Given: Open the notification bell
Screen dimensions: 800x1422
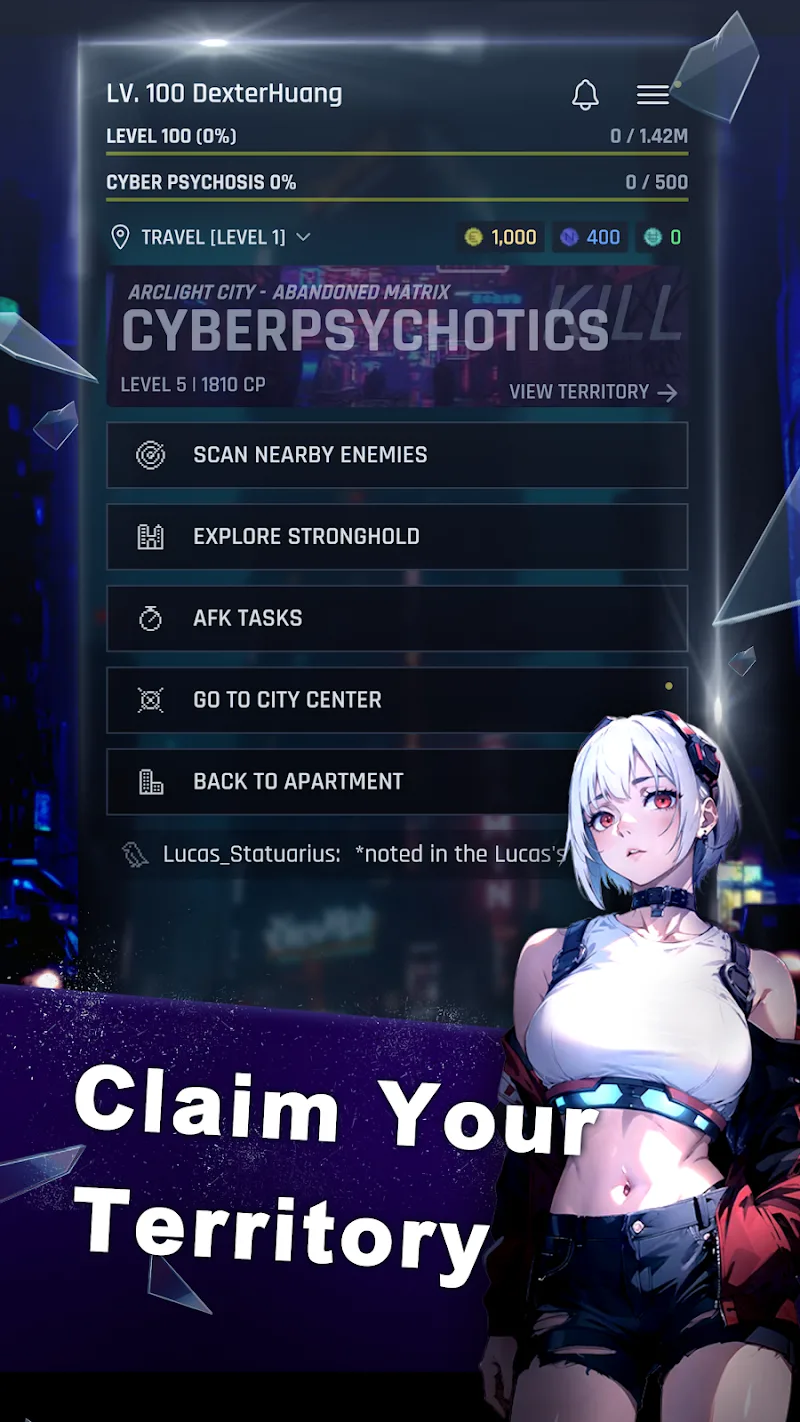Looking at the screenshot, I should click(x=585, y=95).
